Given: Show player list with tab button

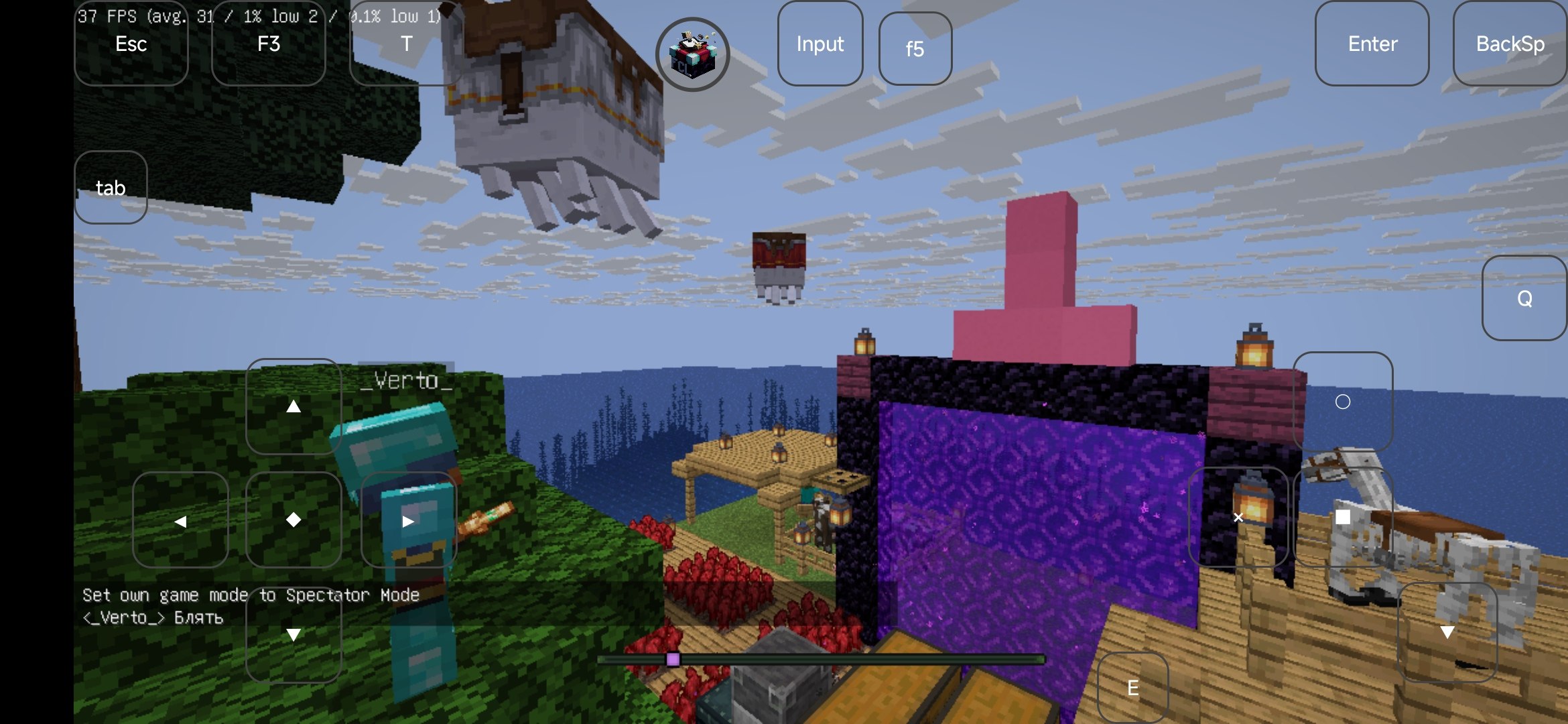Looking at the screenshot, I should click(x=111, y=188).
